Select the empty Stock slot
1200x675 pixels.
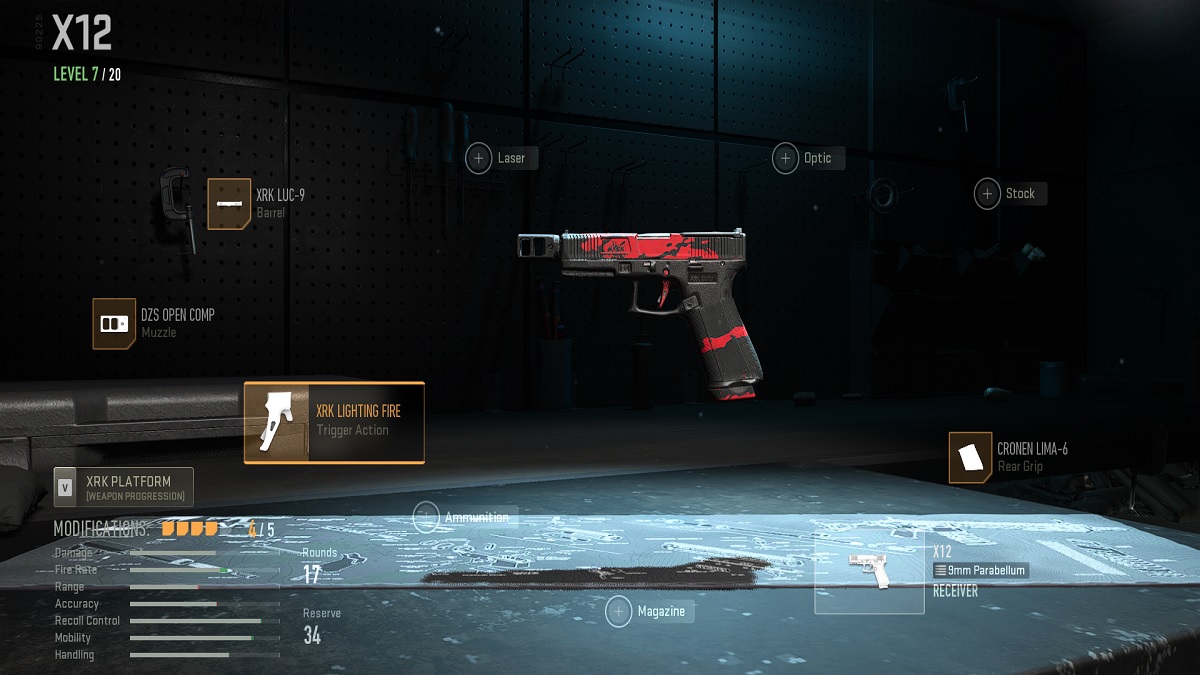(x=988, y=194)
